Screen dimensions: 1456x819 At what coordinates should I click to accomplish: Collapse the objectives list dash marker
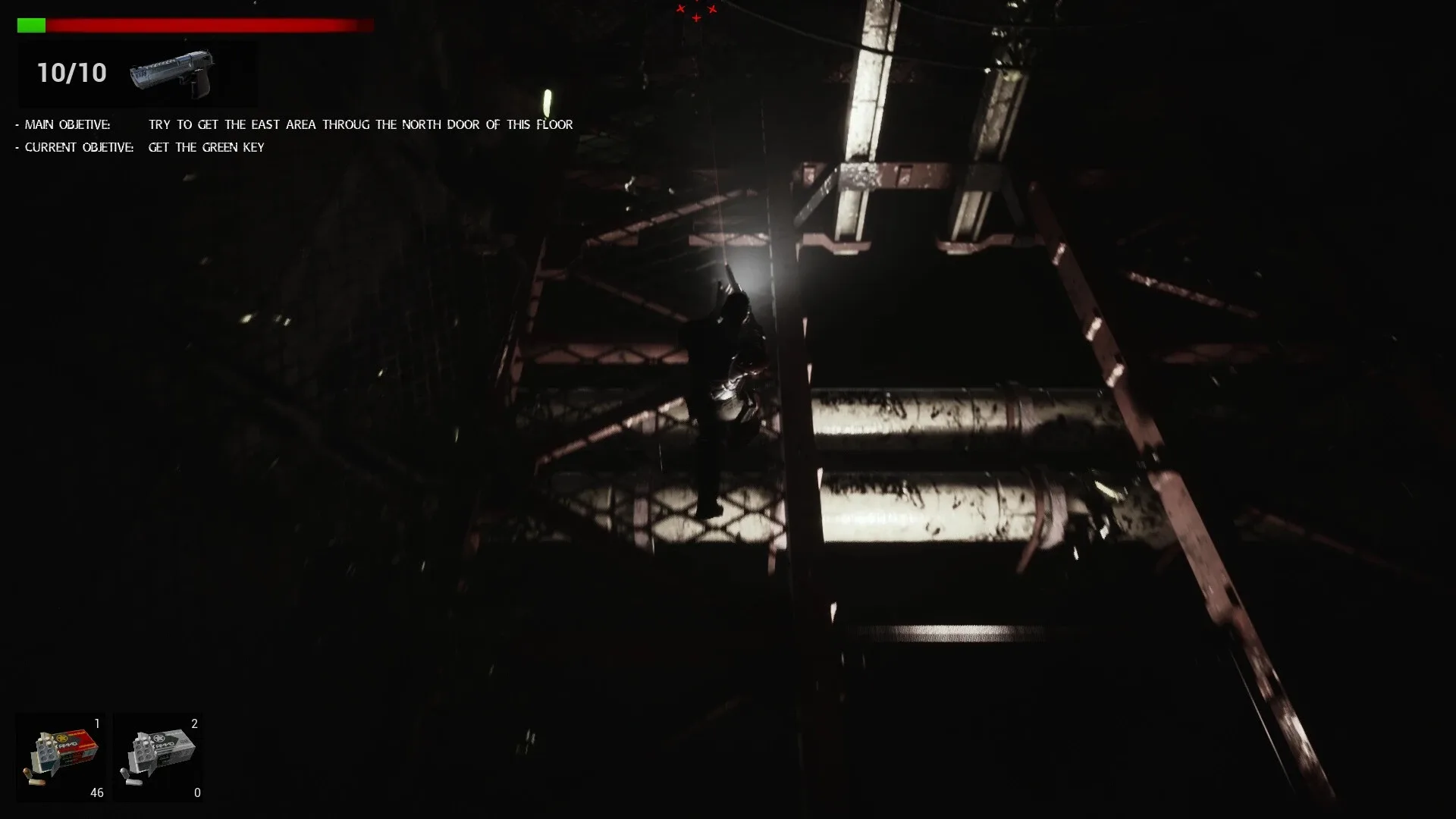(16, 124)
